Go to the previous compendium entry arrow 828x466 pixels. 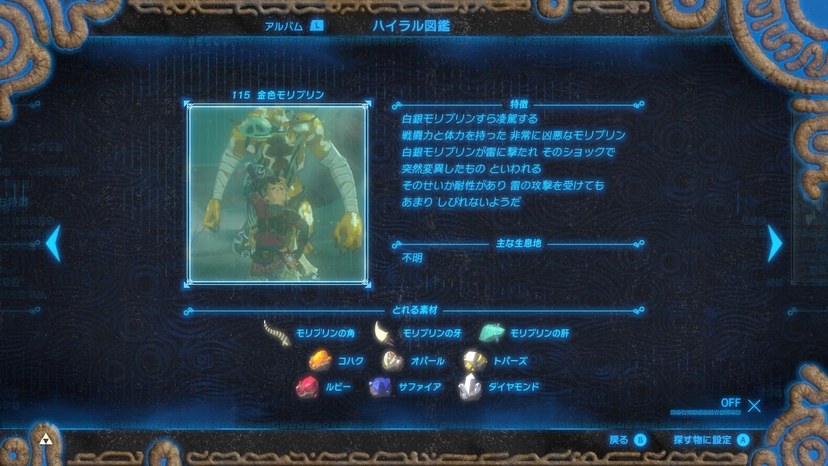pyautogui.click(x=53, y=243)
